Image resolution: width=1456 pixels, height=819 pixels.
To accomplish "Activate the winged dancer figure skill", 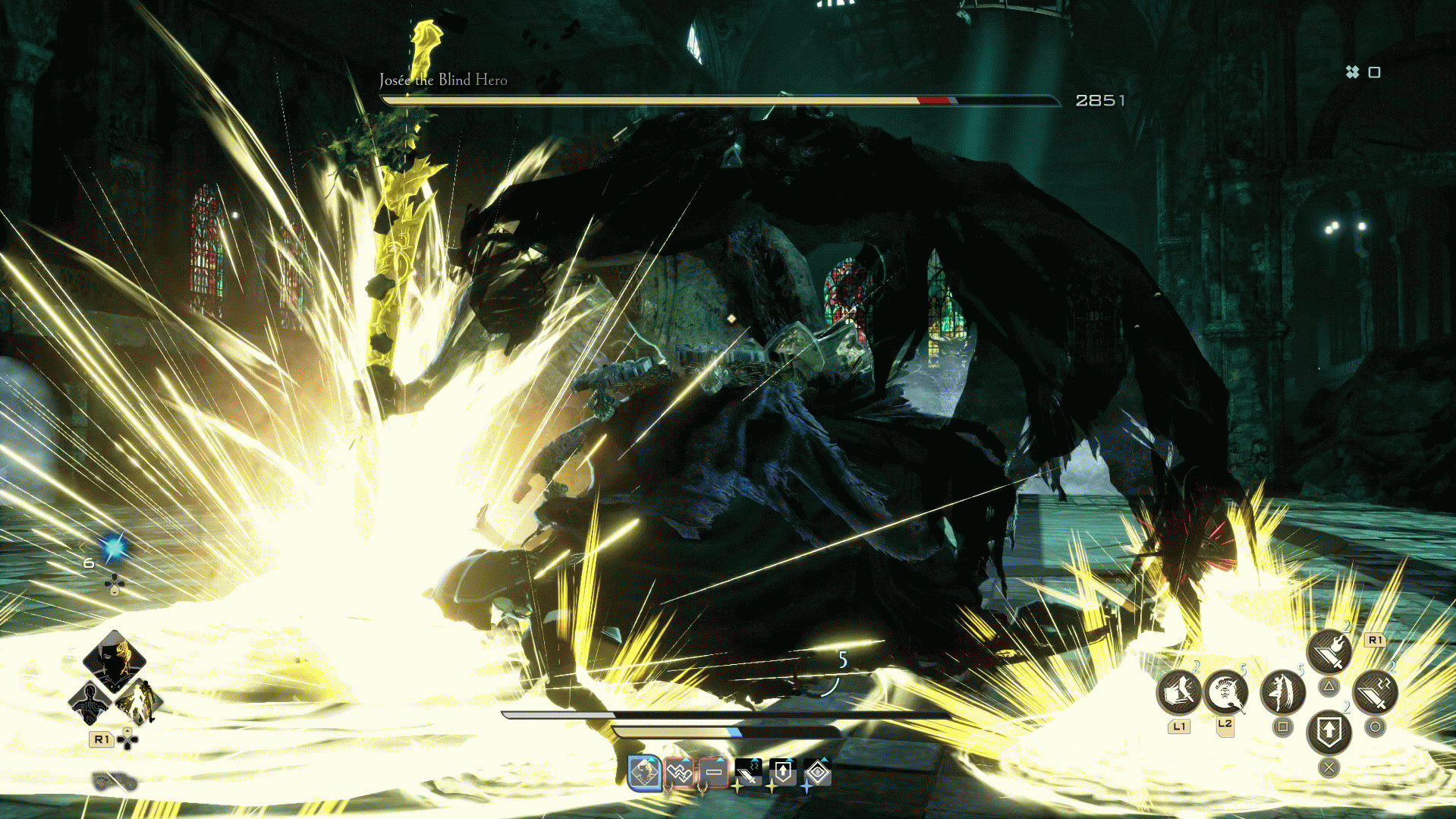I will [x=1283, y=692].
